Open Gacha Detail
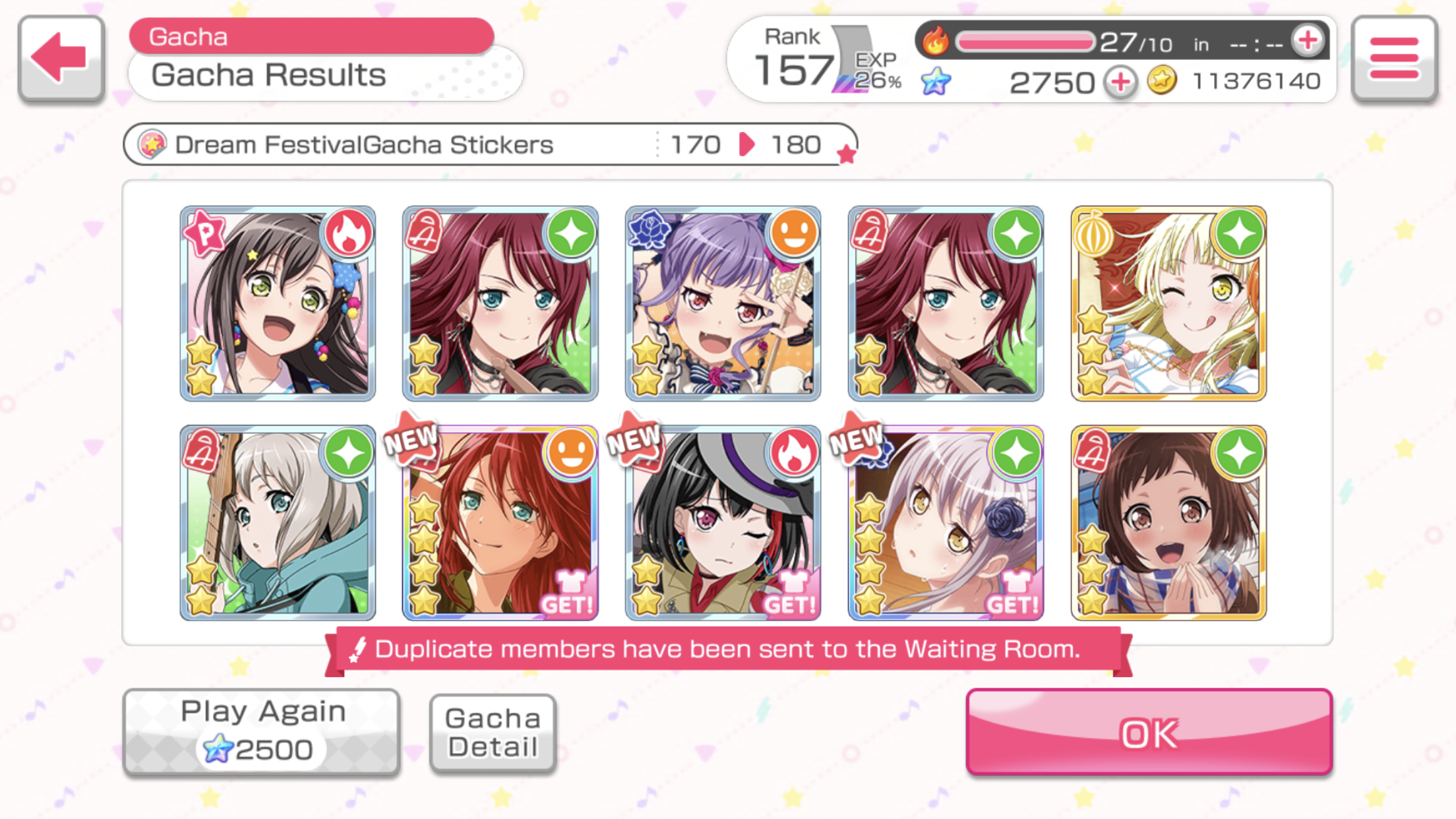The width and height of the screenshot is (1456, 819). [493, 732]
